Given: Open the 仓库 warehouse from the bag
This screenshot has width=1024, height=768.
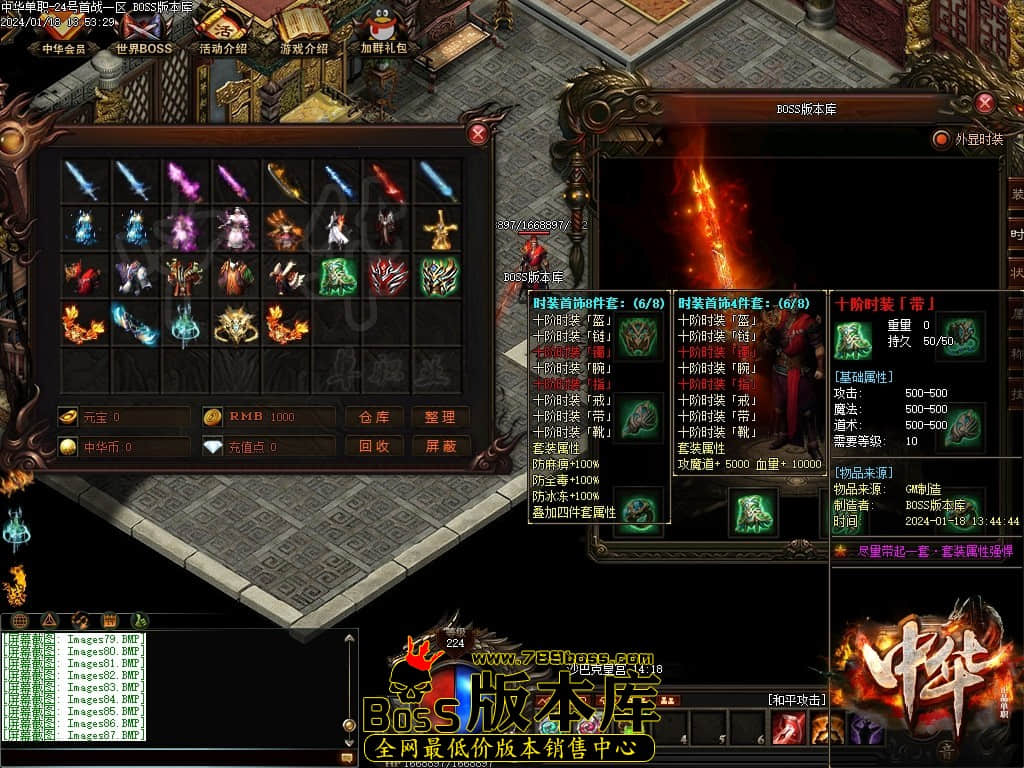Looking at the screenshot, I should click(x=374, y=417).
